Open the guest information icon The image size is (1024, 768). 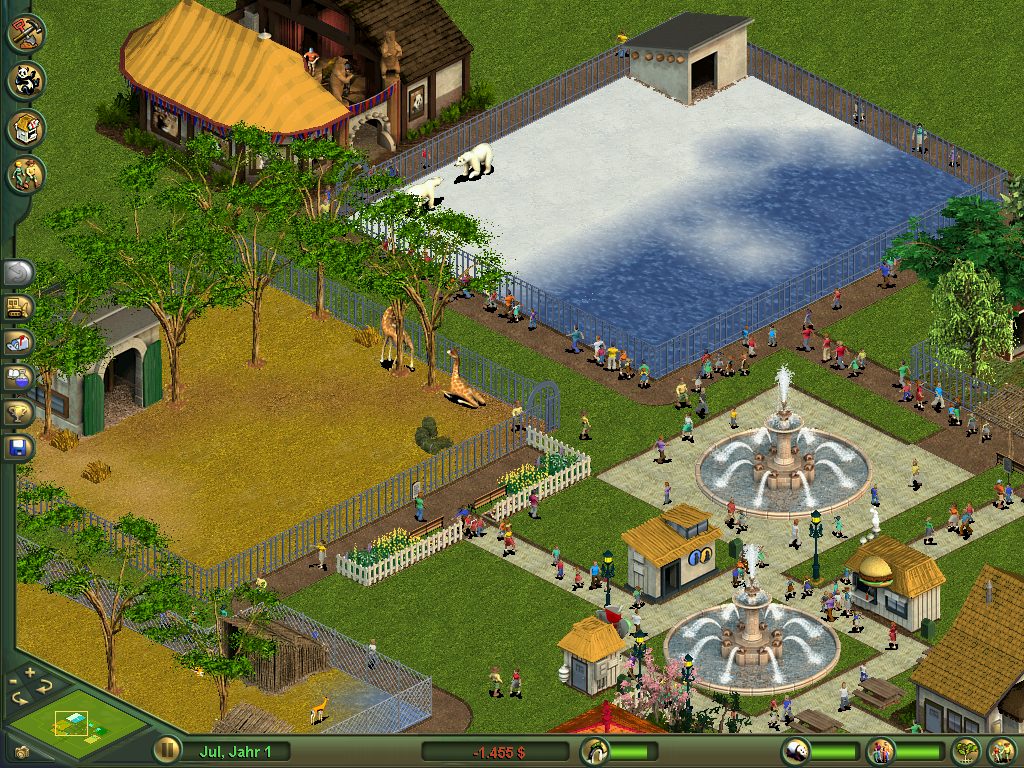[x=880, y=750]
